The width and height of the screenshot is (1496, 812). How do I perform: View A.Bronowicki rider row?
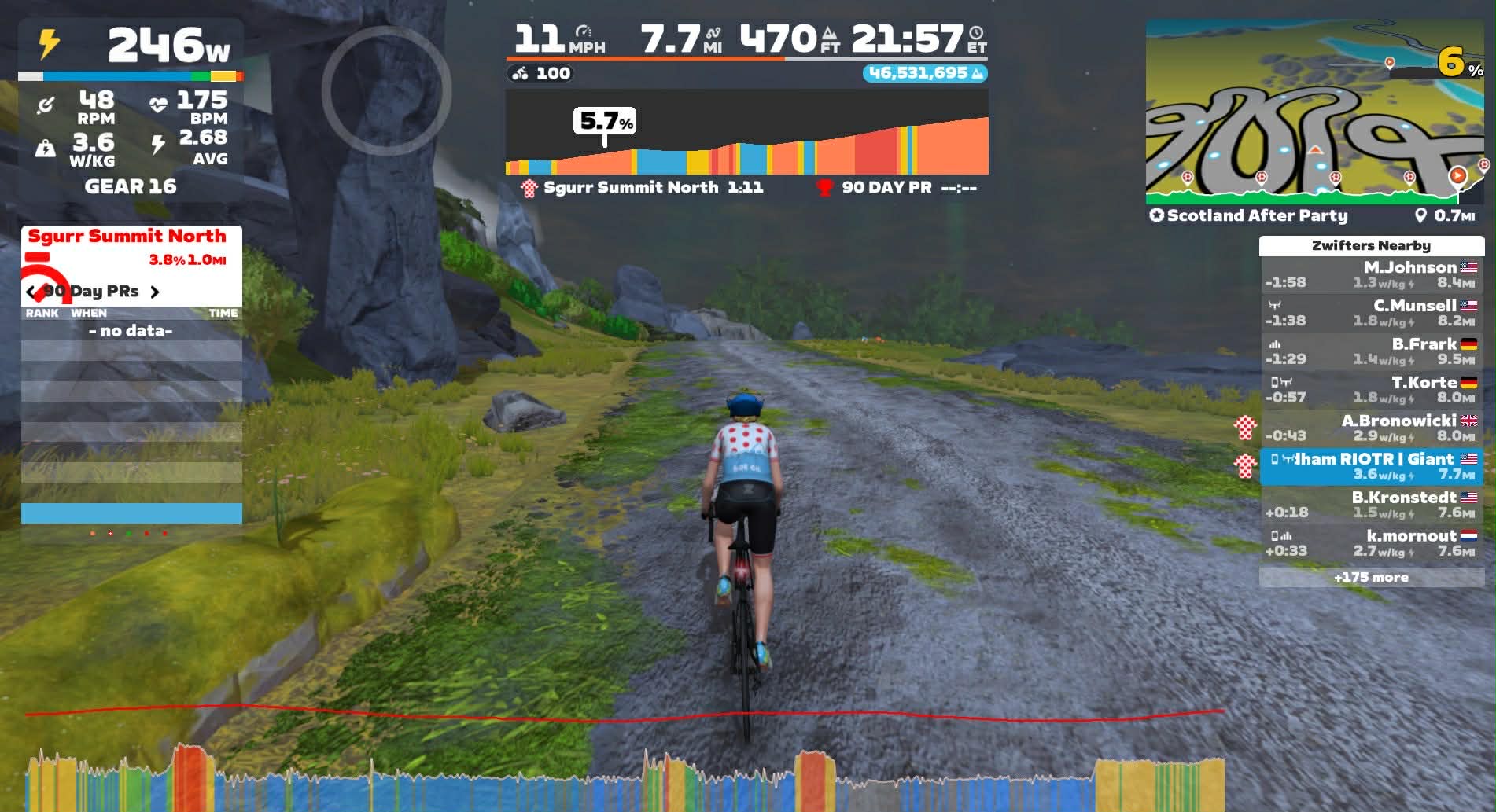[1371, 428]
